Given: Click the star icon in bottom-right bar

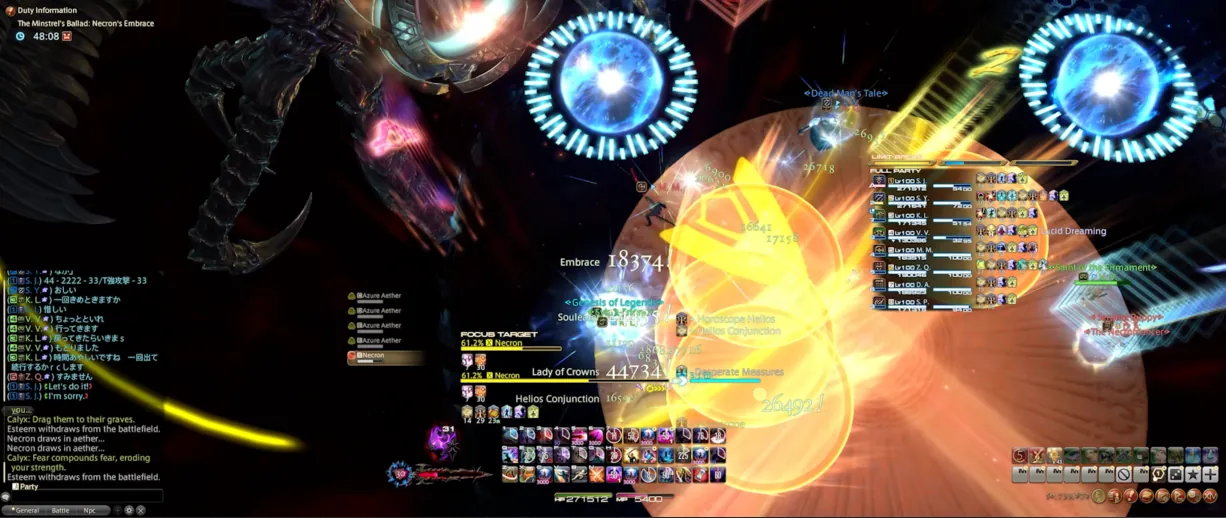Looking at the screenshot, I should point(1192,474).
